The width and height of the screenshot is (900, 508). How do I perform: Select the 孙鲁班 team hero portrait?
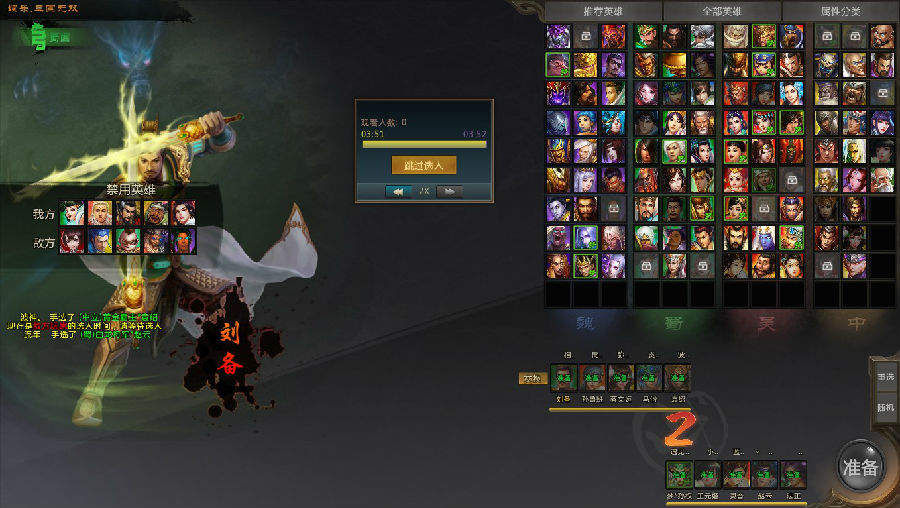coord(592,378)
